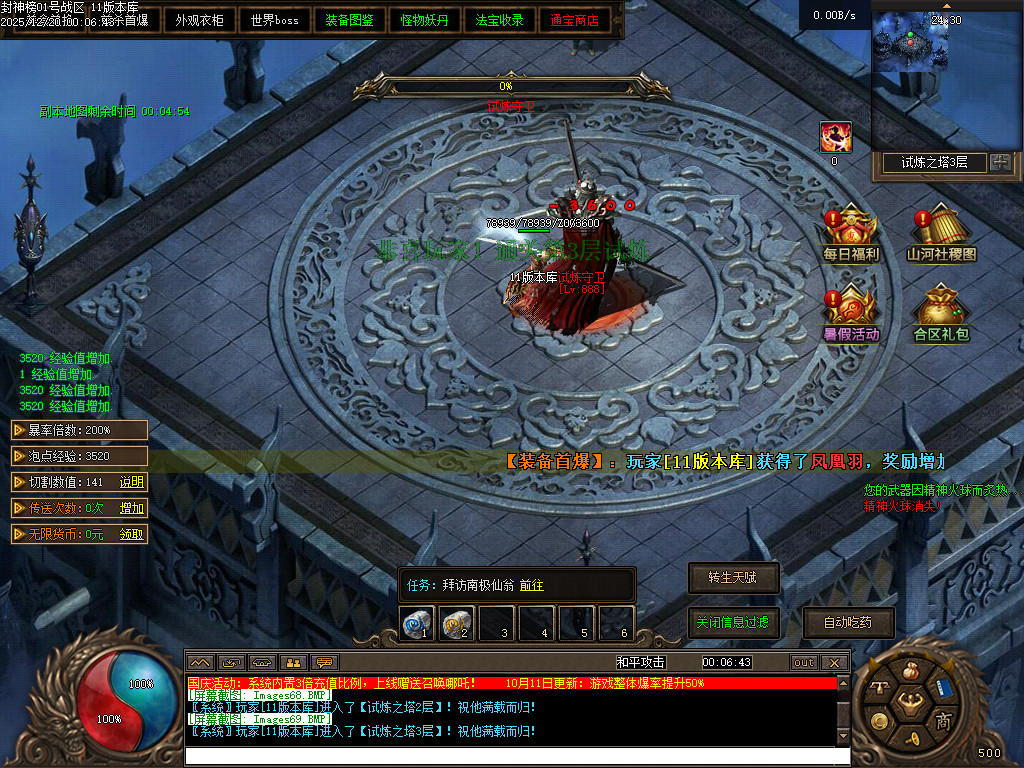Close the chat panel with the X button
This screenshot has height=768, width=1024.
[x=834, y=662]
